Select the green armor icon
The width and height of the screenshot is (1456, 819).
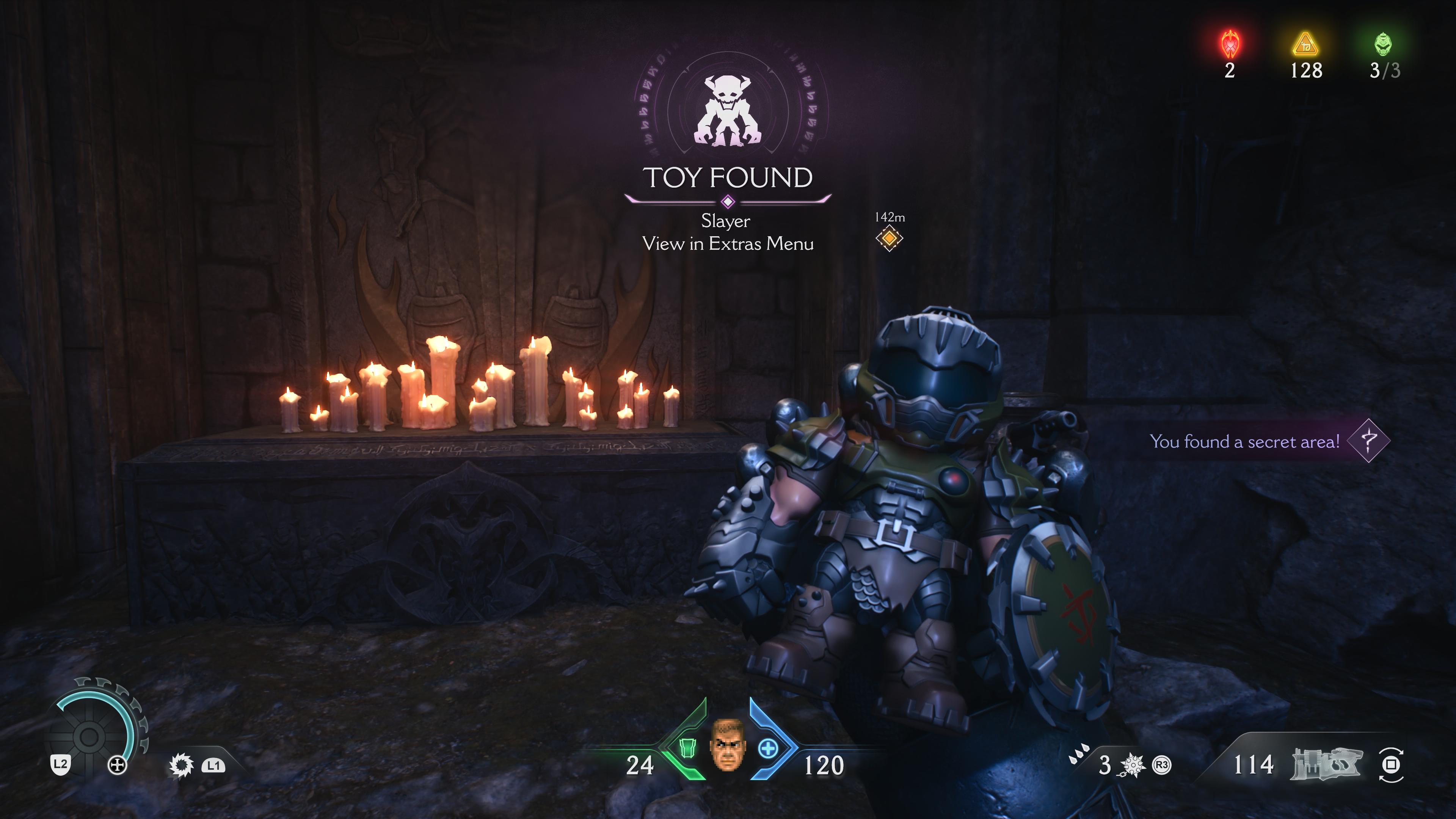(687, 747)
